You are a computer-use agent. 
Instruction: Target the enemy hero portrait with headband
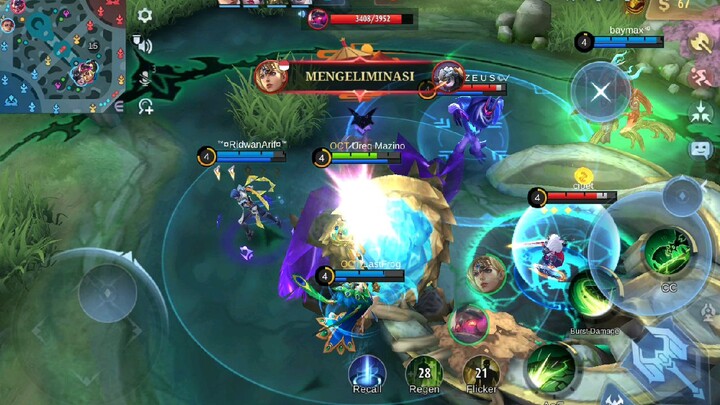(x=486, y=274)
